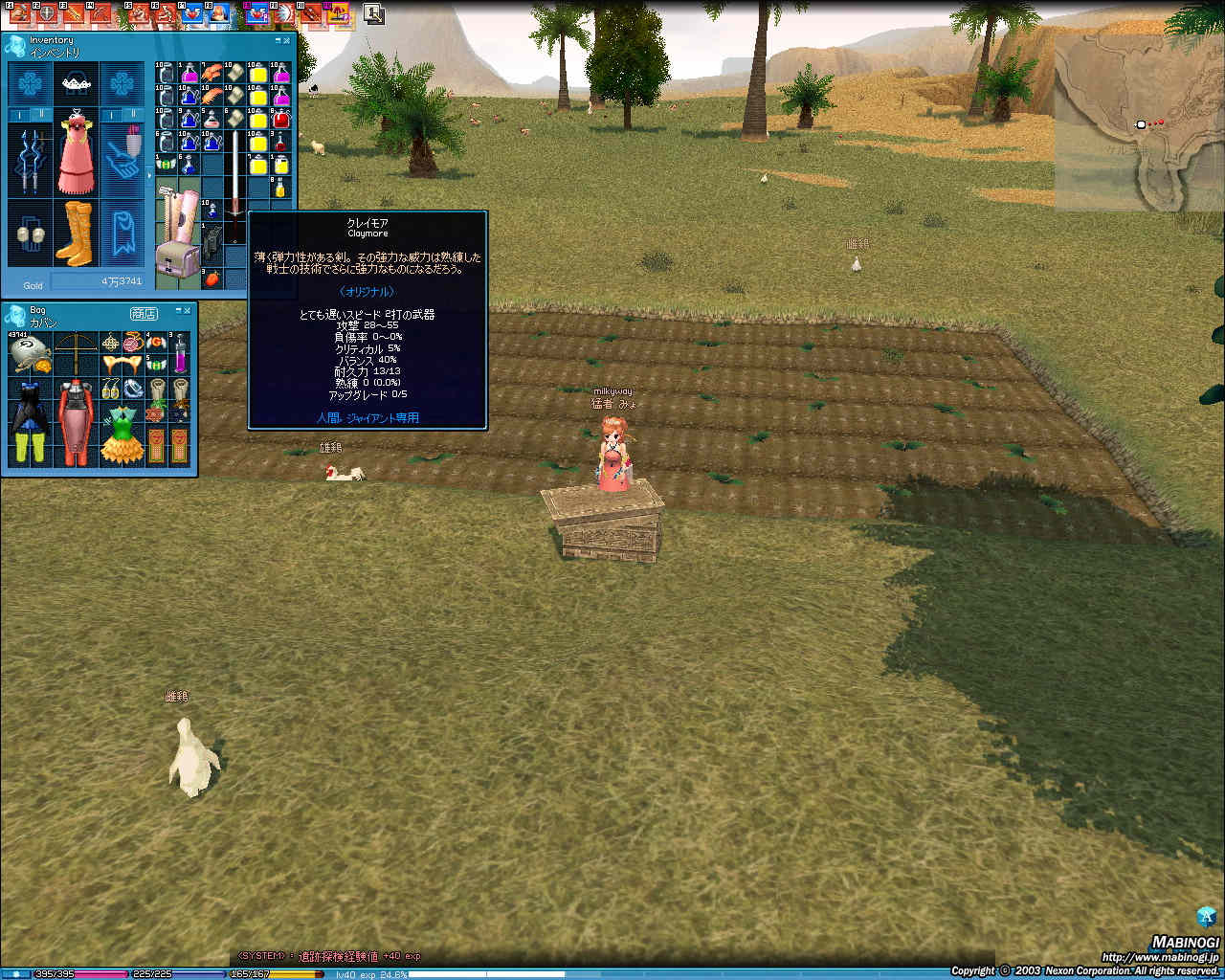Open the 商店 shop button in Bag
This screenshot has height=980, width=1225.
click(144, 313)
